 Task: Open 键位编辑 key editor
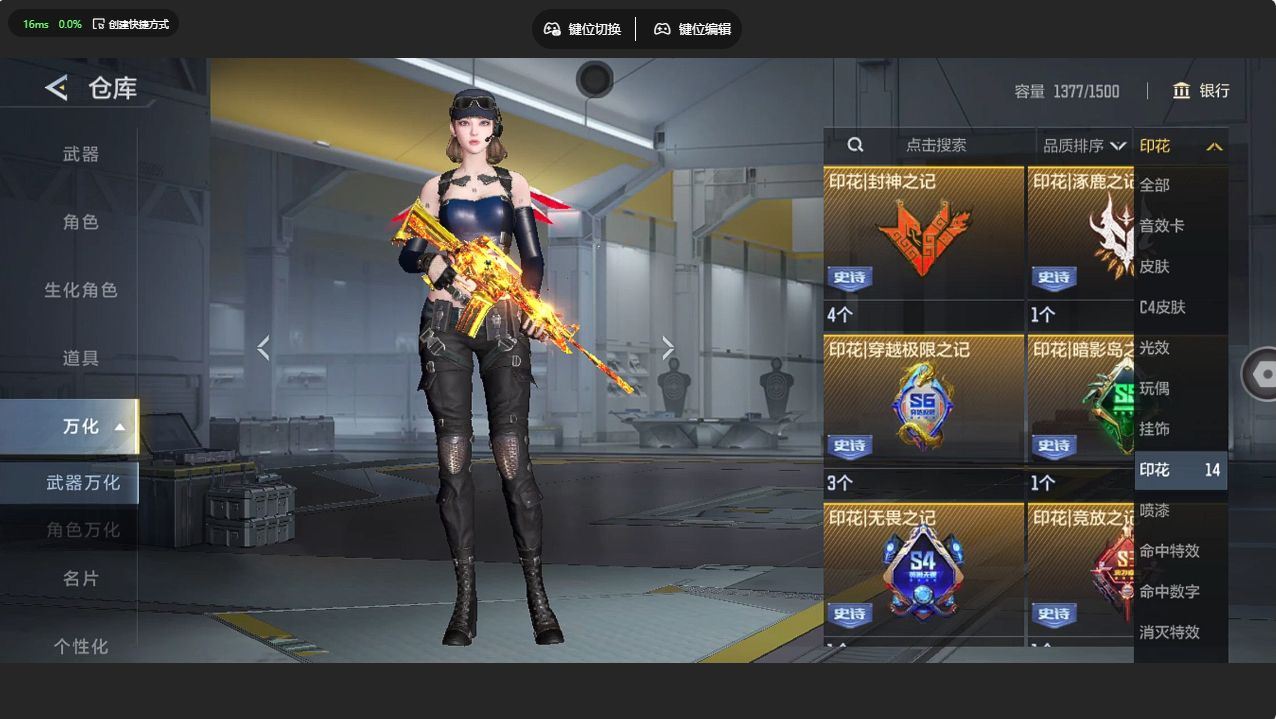click(692, 29)
